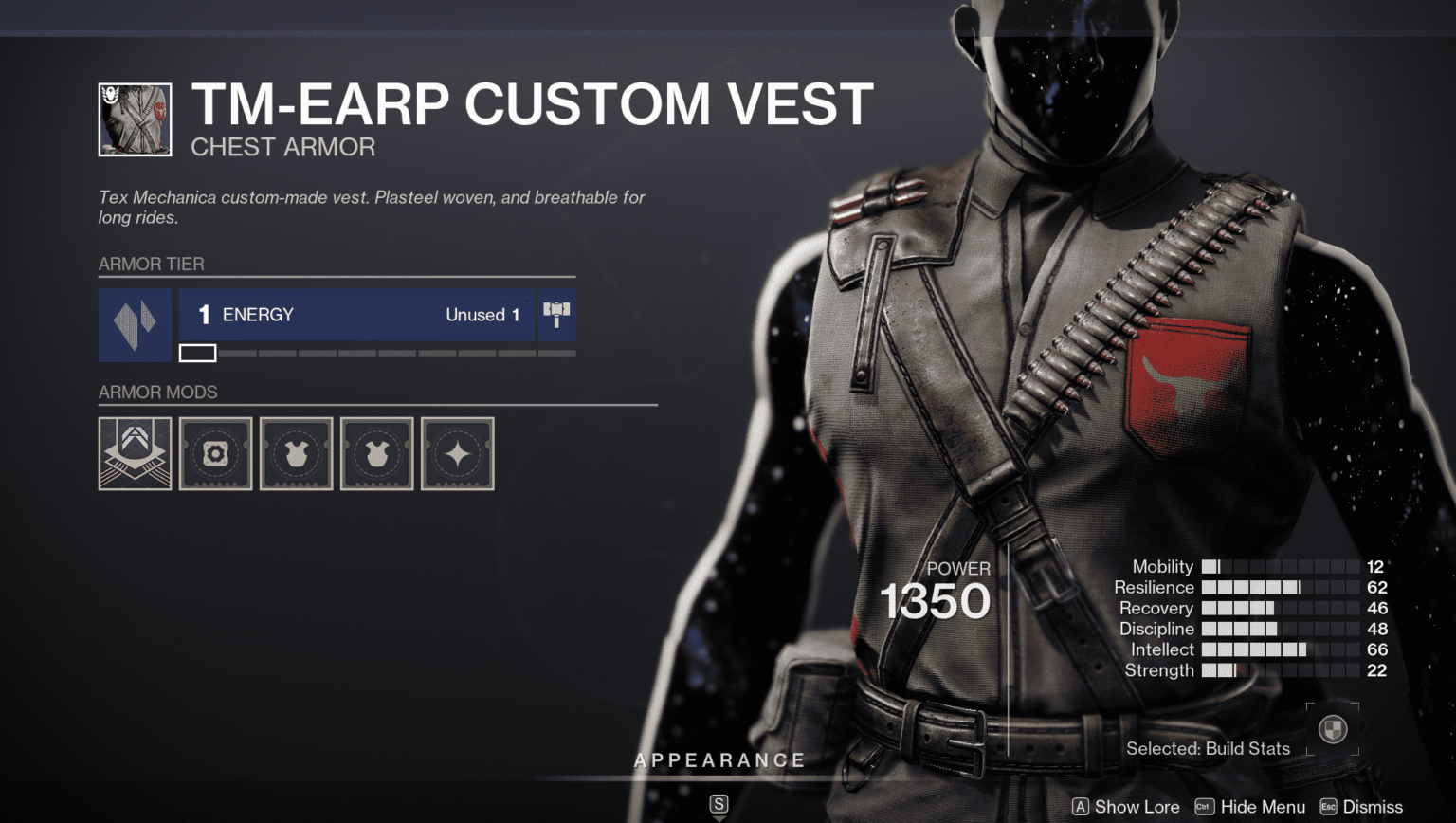Open the gear-shaped general armor mod socket
This screenshot has height=823, width=1456.
(x=216, y=453)
